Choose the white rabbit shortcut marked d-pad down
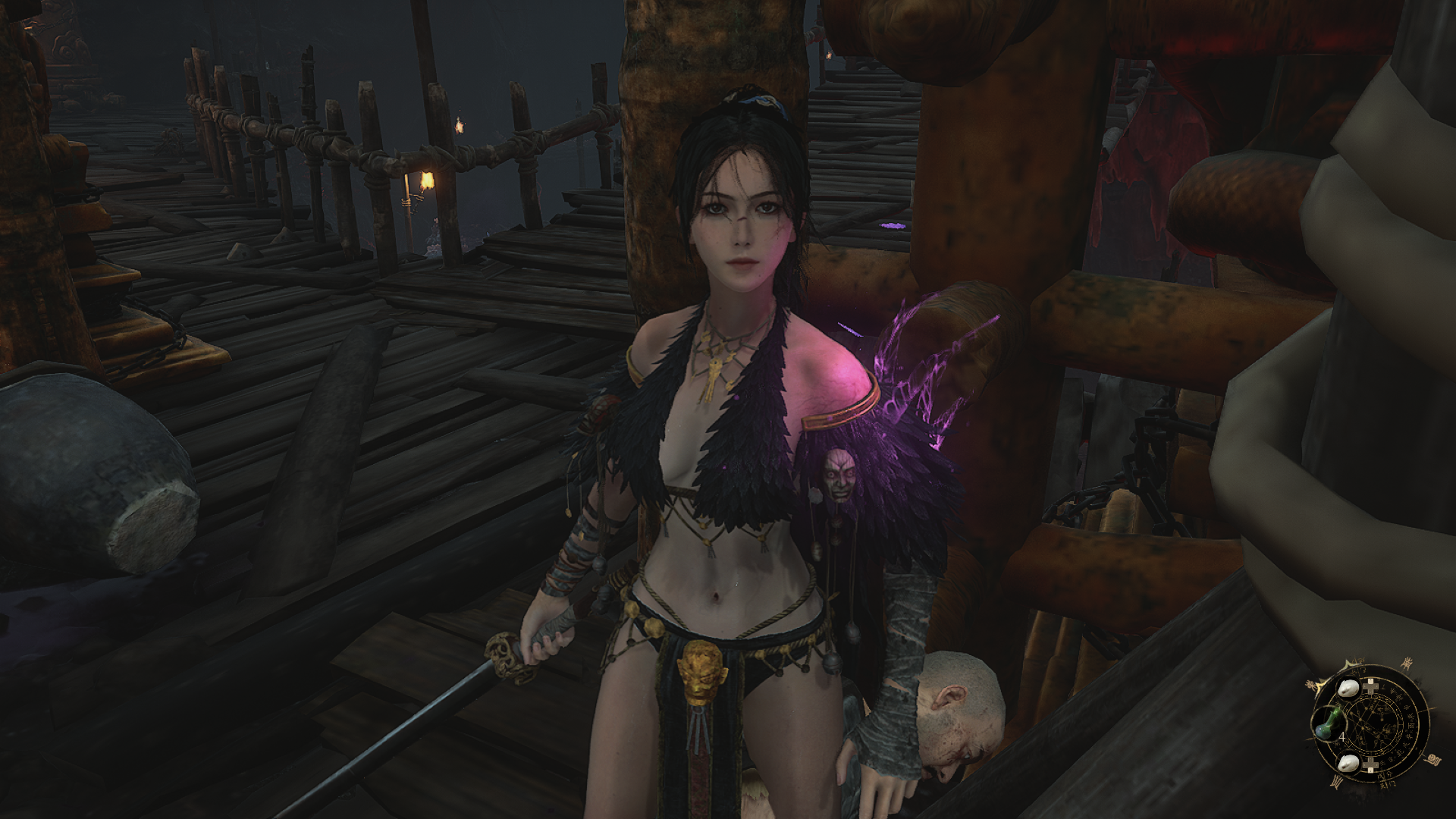The height and width of the screenshot is (819, 1456). click(1348, 764)
